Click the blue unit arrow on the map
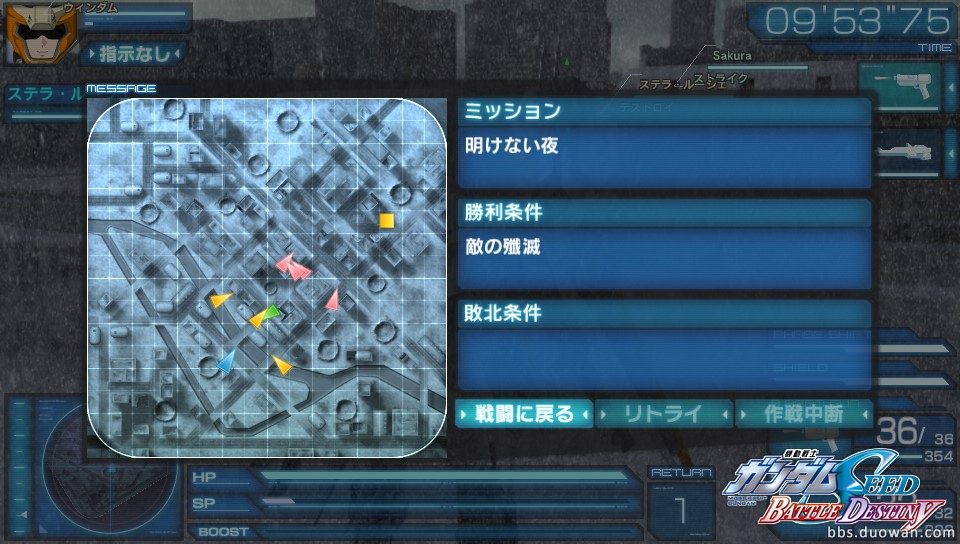 tap(228, 361)
